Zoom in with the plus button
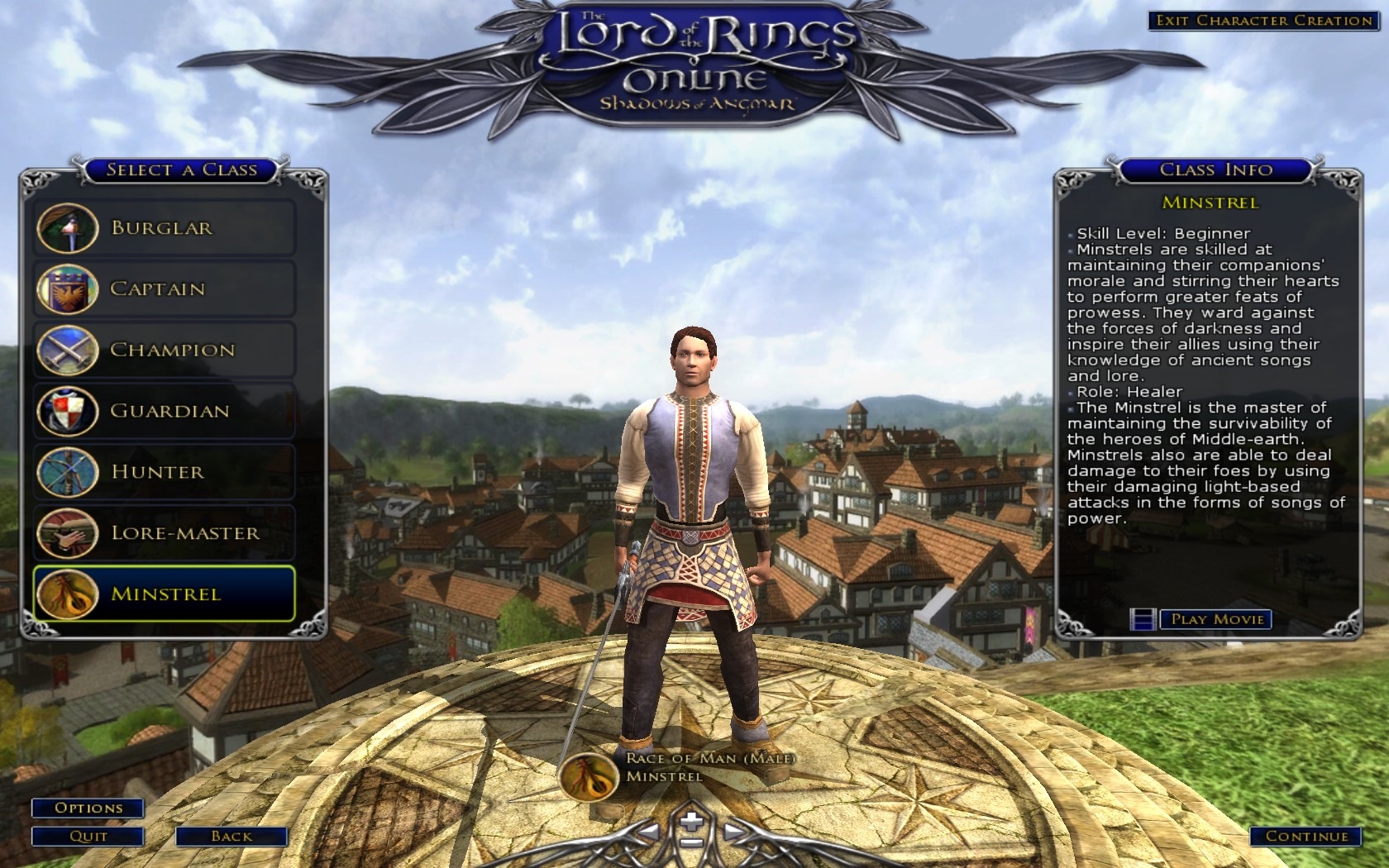This screenshot has height=868, width=1389. 692,821
